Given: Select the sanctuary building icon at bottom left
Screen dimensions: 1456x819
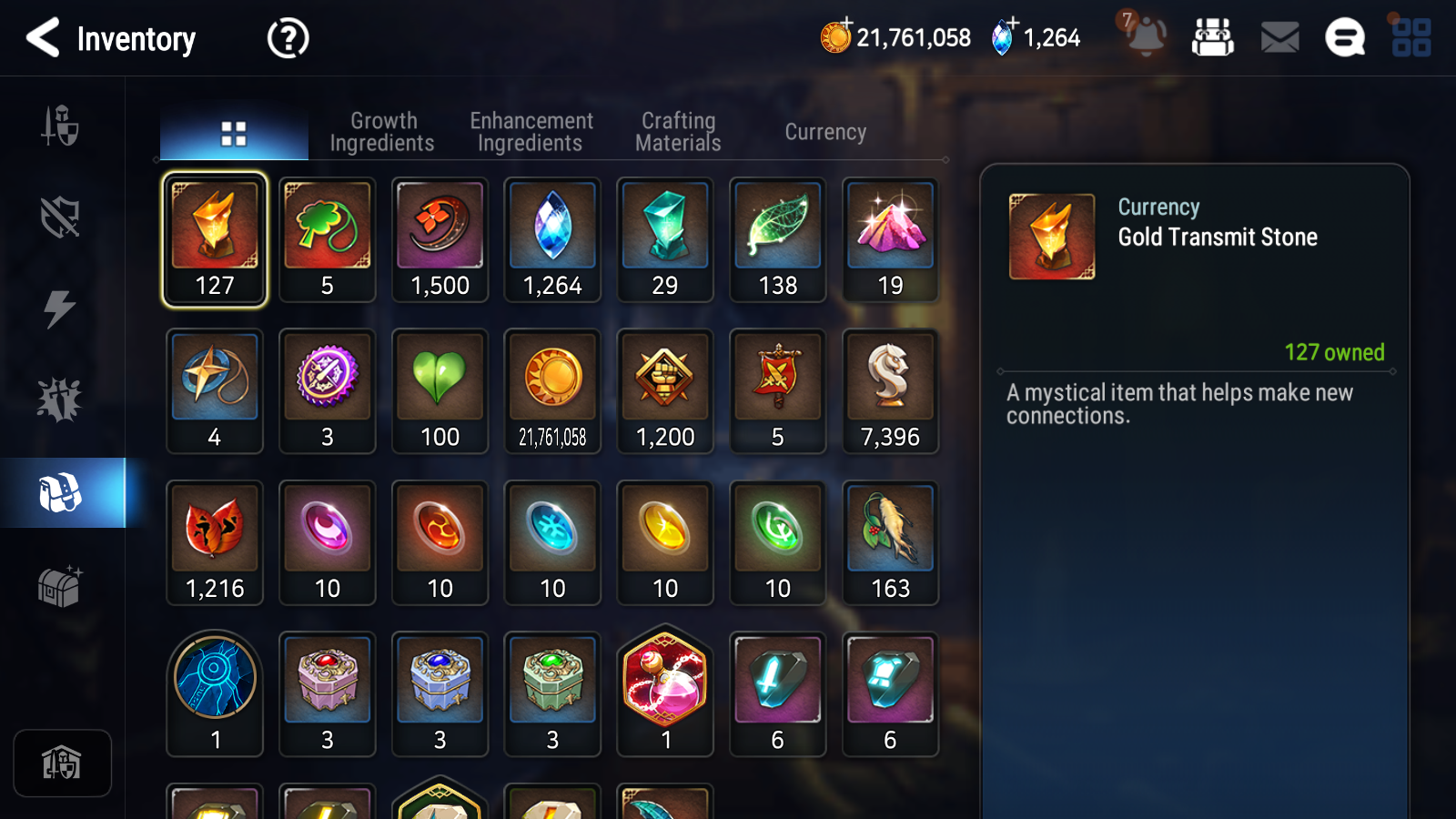Looking at the screenshot, I should pyautogui.click(x=61, y=763).
